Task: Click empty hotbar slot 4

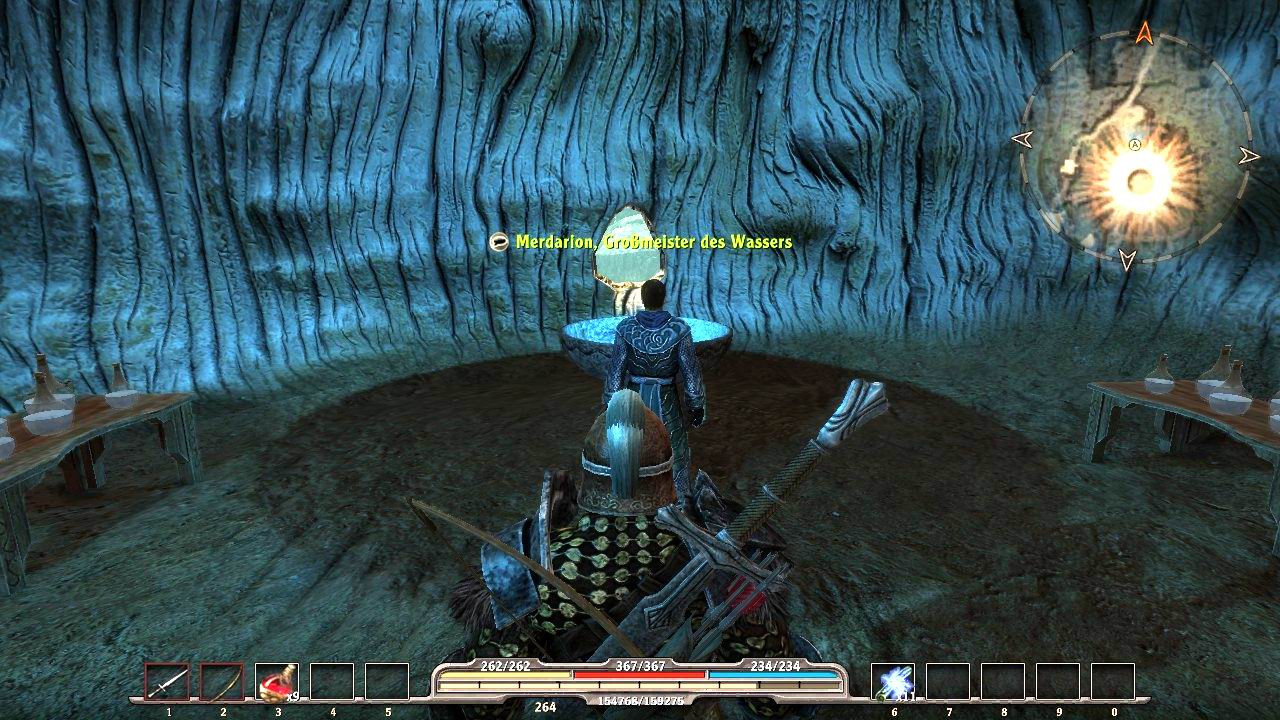Action: point(334,681)
